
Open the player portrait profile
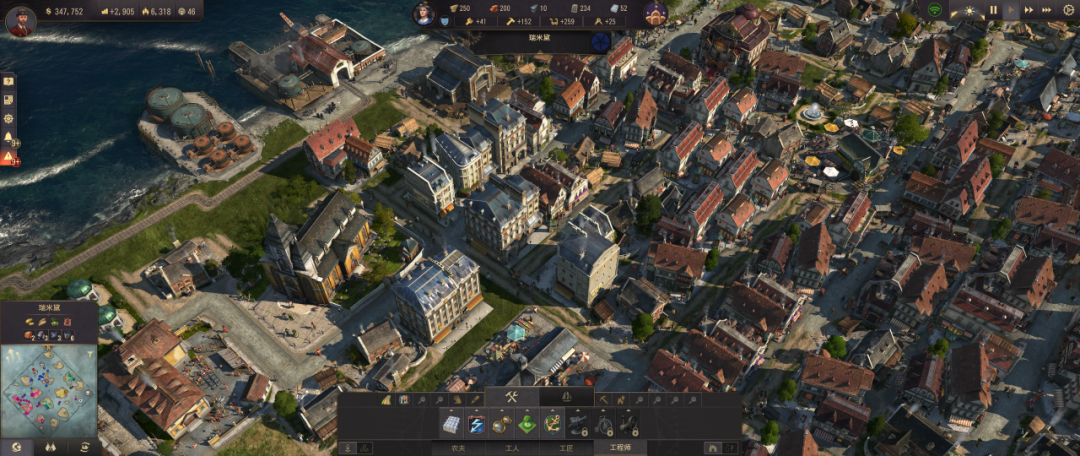point(21,19)
